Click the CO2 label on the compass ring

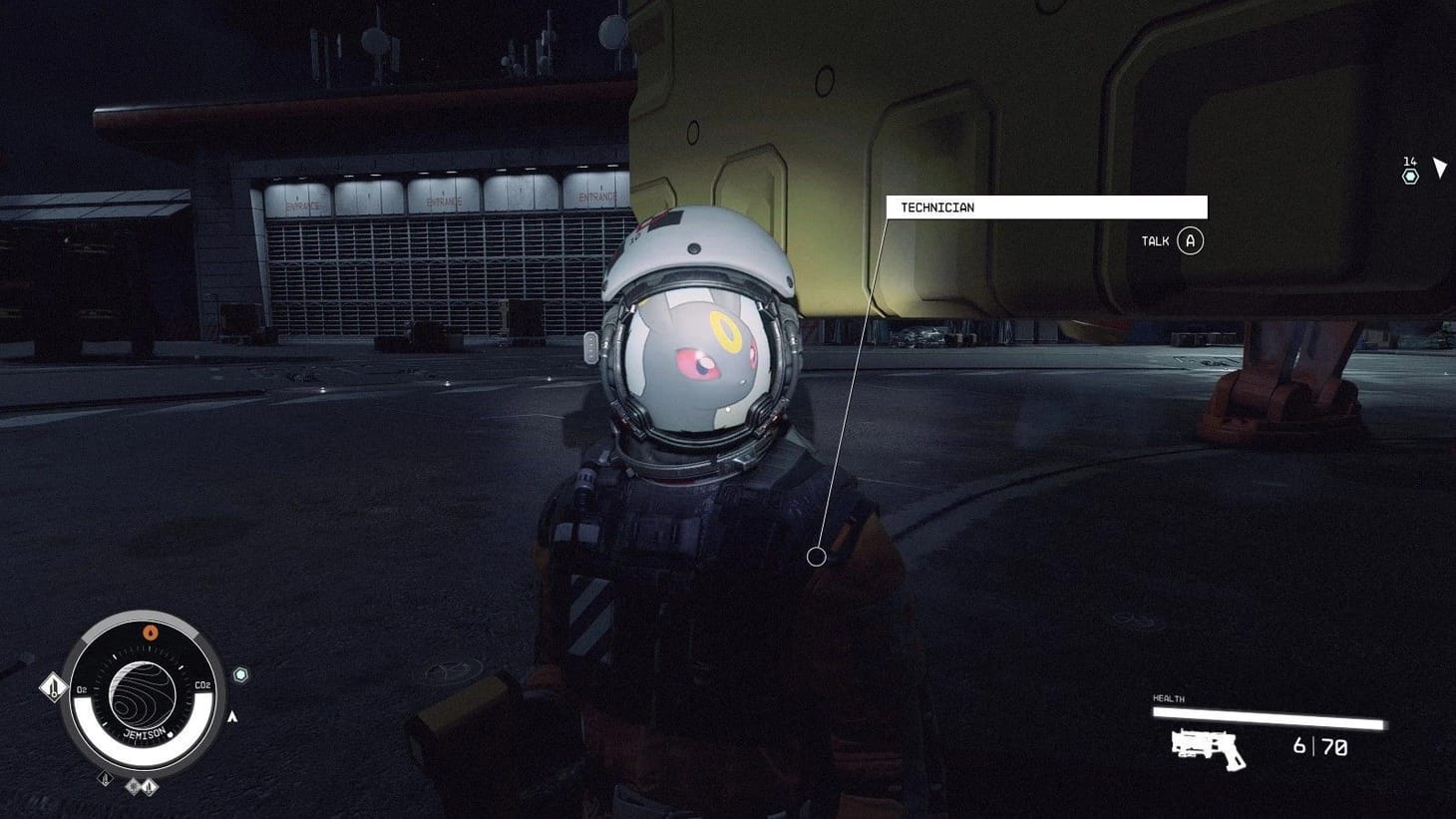[x=202, y=685]
